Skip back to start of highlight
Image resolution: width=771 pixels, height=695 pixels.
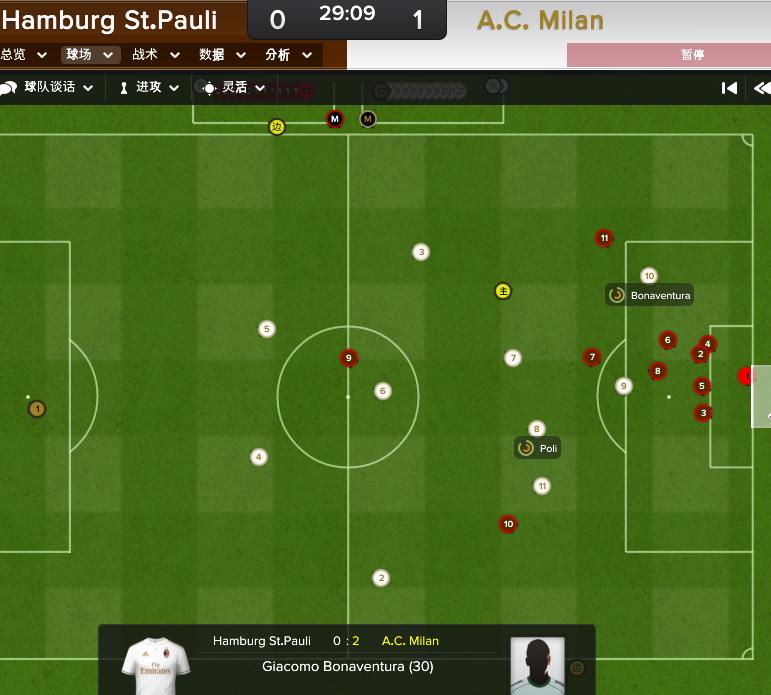[730, 88]
